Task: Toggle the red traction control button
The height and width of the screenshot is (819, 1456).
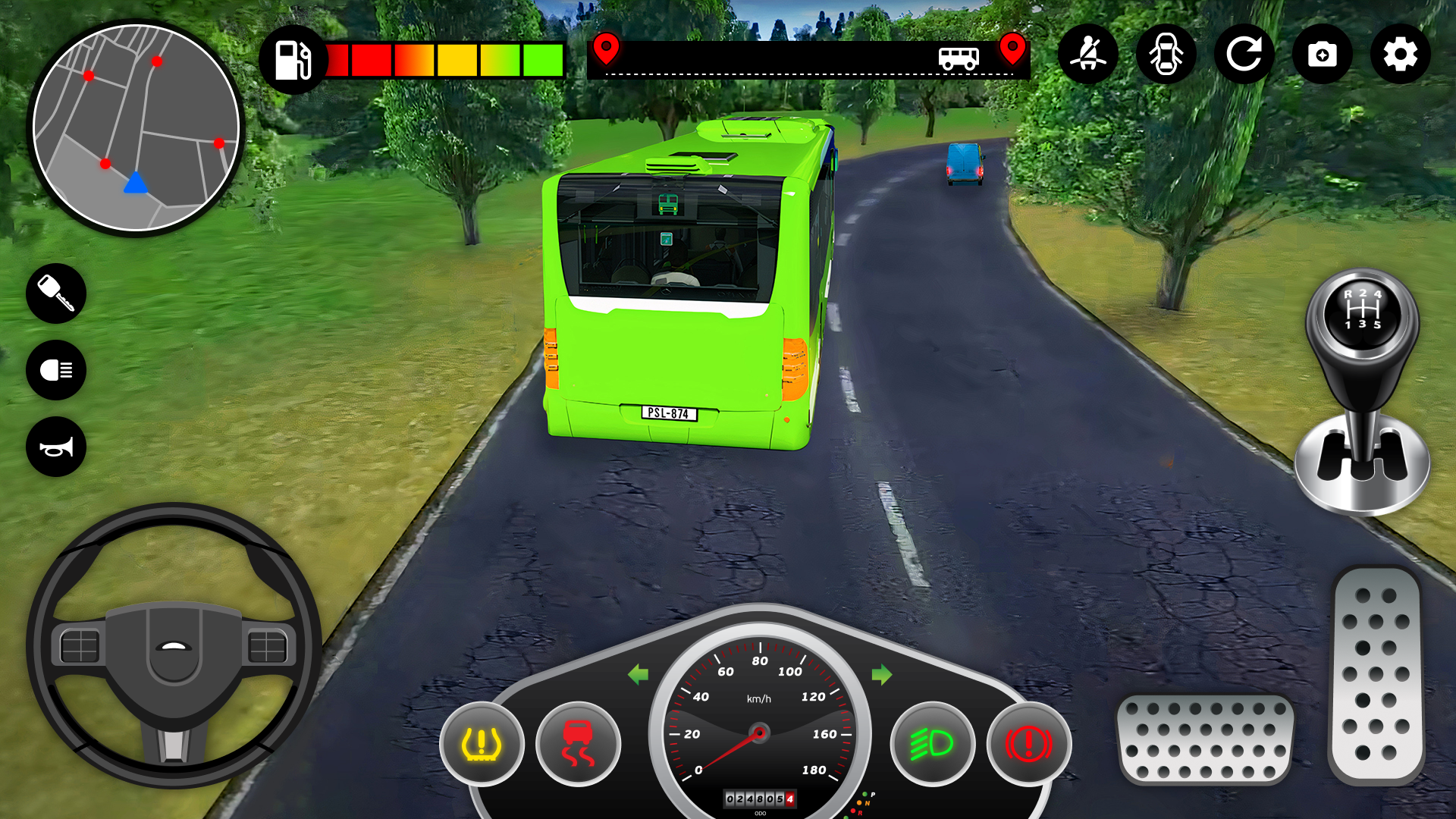Action: [x=578, y=744]
